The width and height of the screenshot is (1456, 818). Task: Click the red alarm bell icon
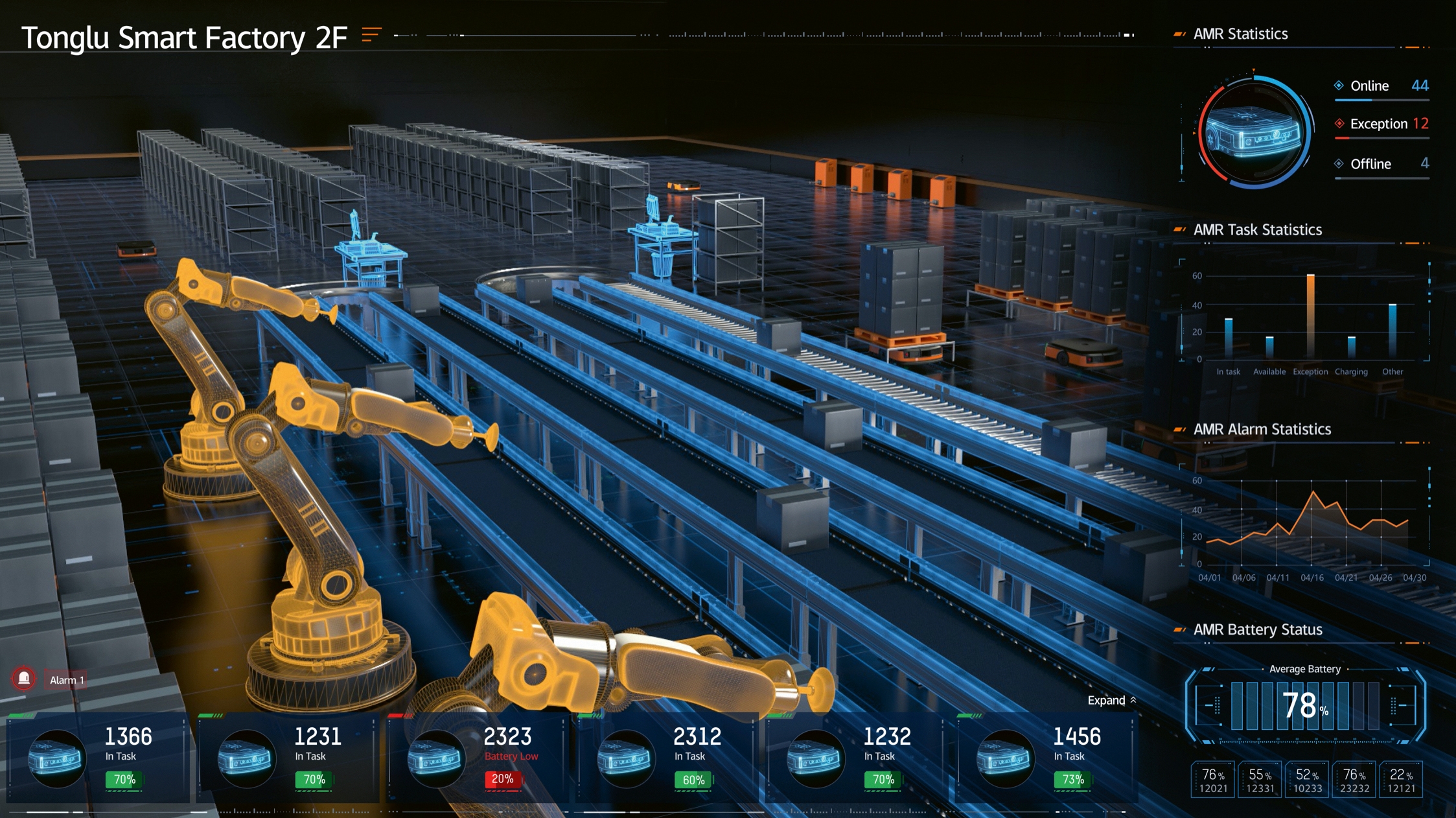[x=24, y=679]
